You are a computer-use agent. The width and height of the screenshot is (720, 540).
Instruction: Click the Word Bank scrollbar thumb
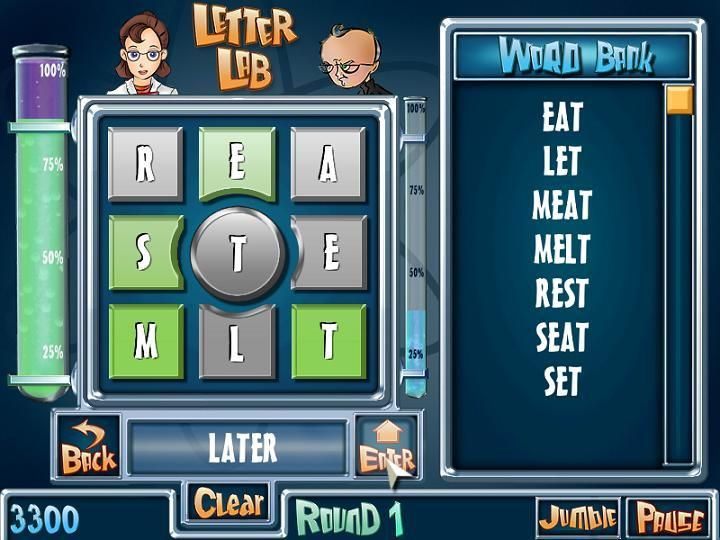point(680,99)
